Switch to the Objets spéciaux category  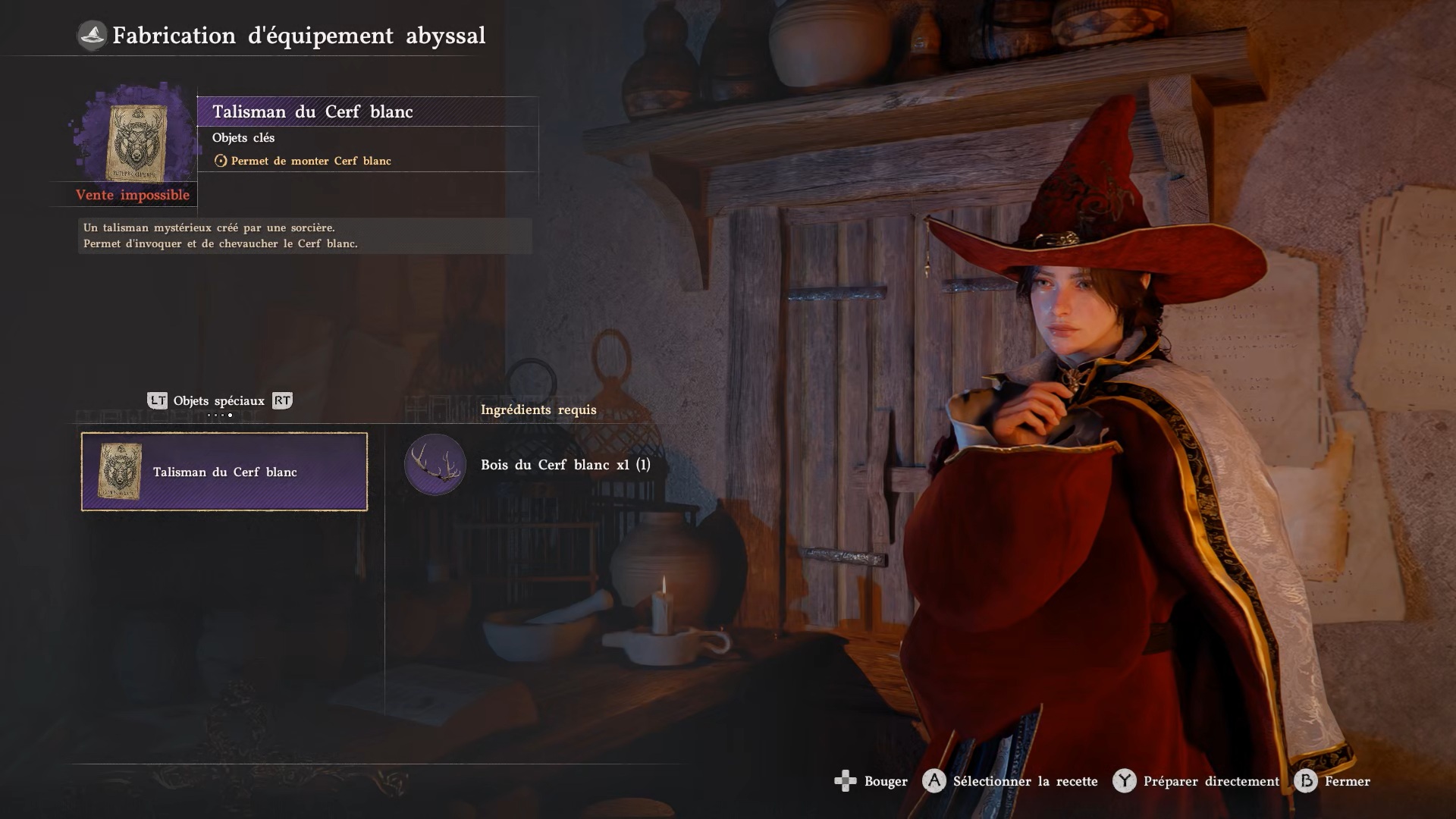click(x=218, y=401)
